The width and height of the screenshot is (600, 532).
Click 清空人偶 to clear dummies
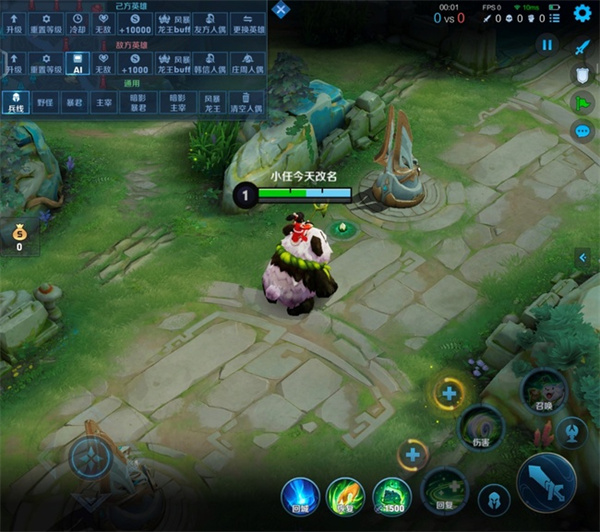[247, 102]
